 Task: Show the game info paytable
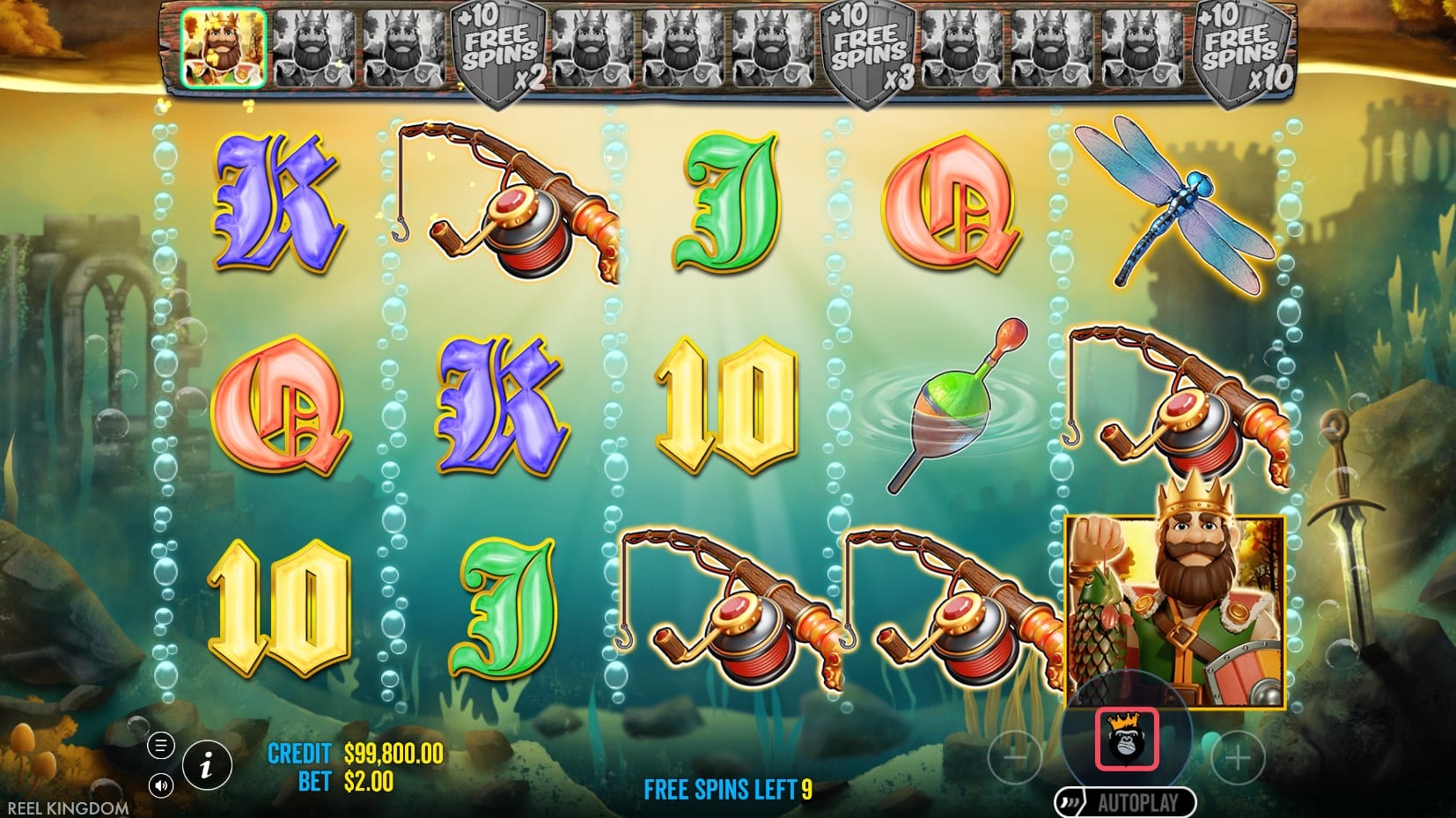click(206, 766)
